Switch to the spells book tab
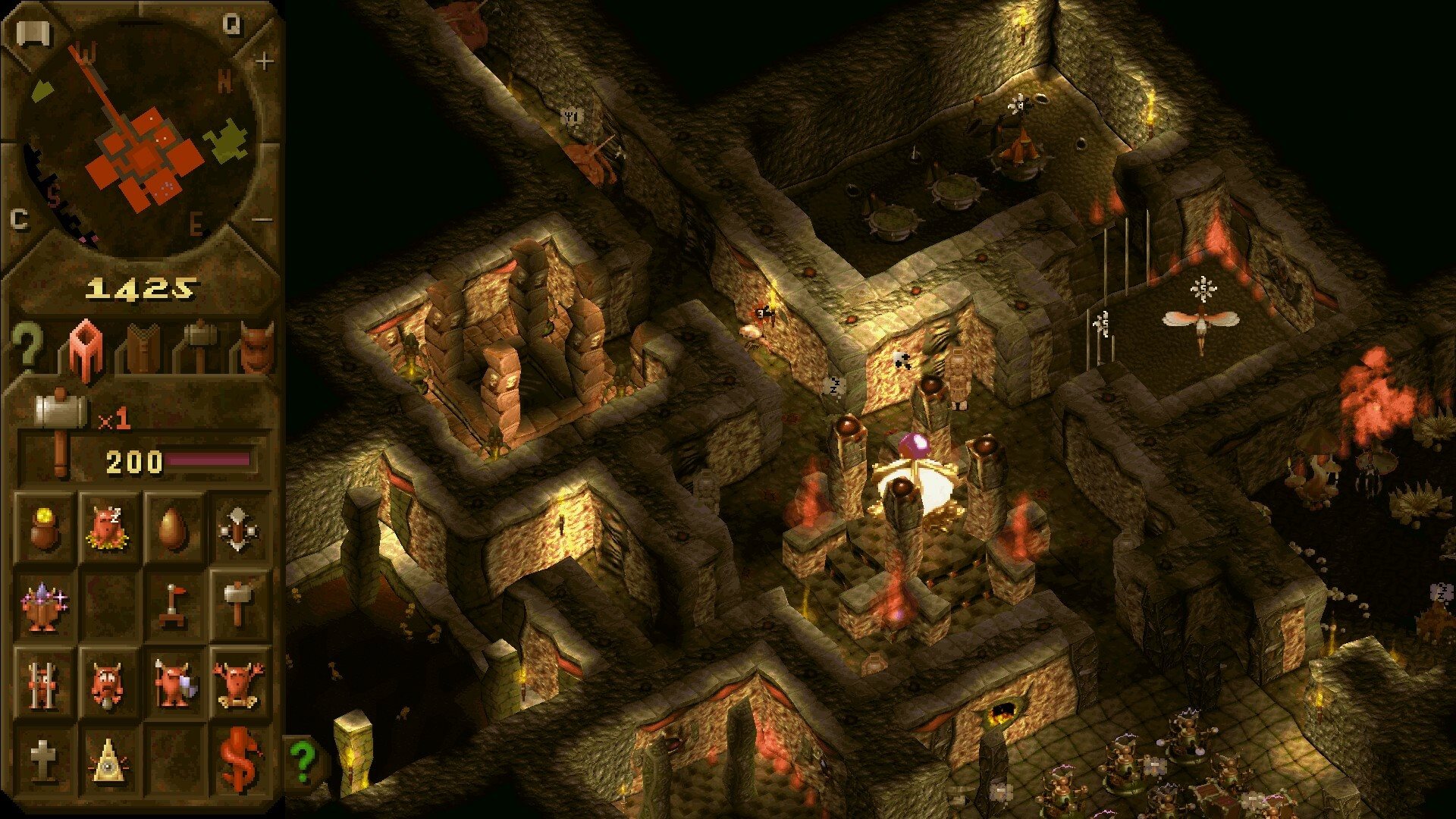 140,350
